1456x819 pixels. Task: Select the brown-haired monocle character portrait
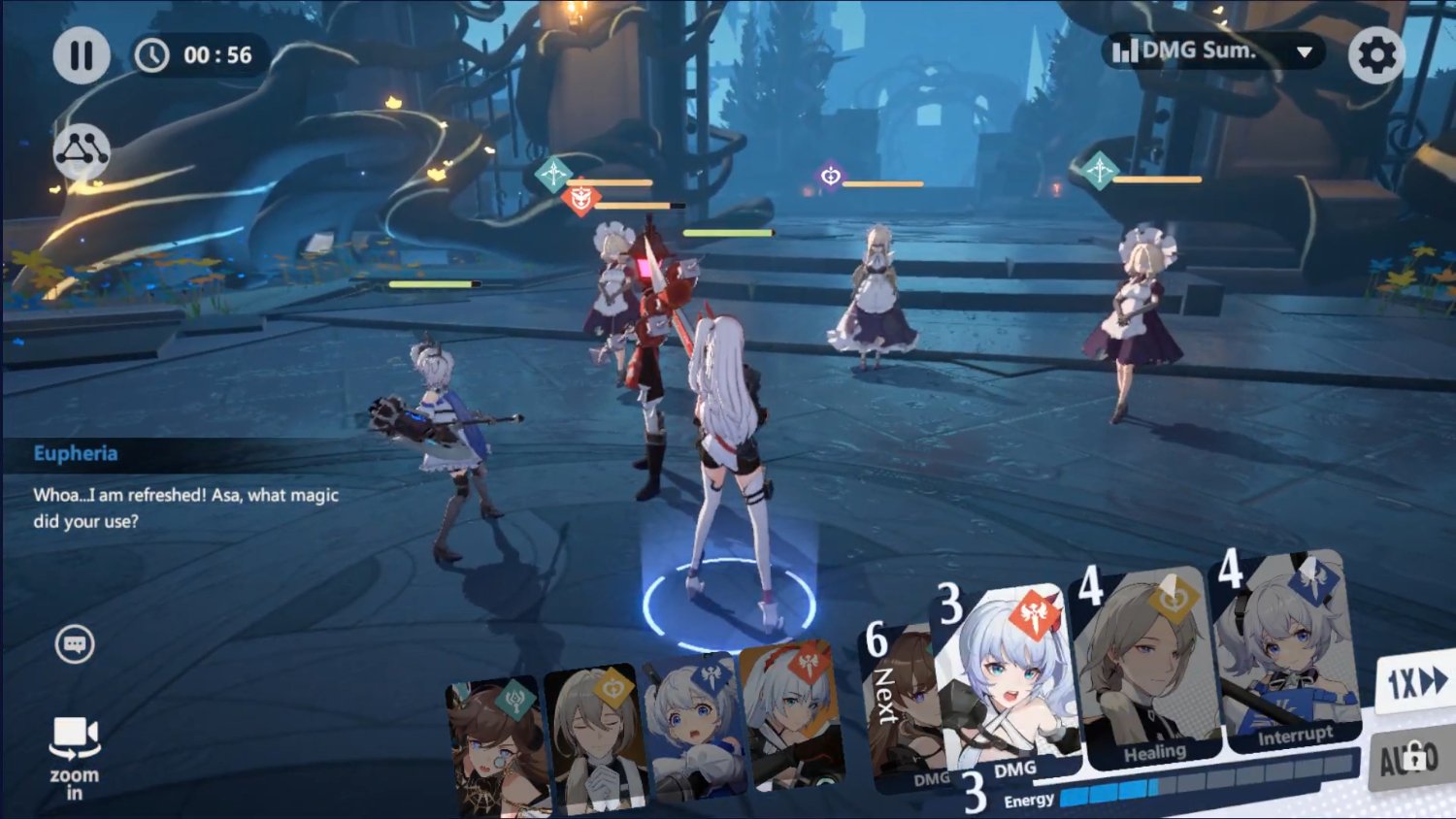(x=495, y=747)
